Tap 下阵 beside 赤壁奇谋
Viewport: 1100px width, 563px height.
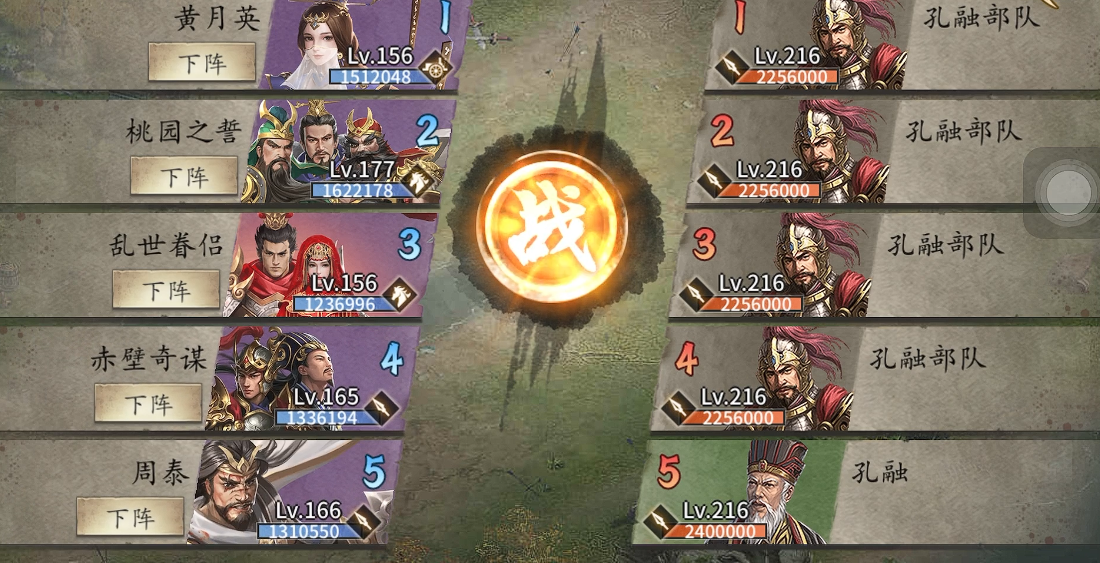pyautogui.click(x=148, y=404)
